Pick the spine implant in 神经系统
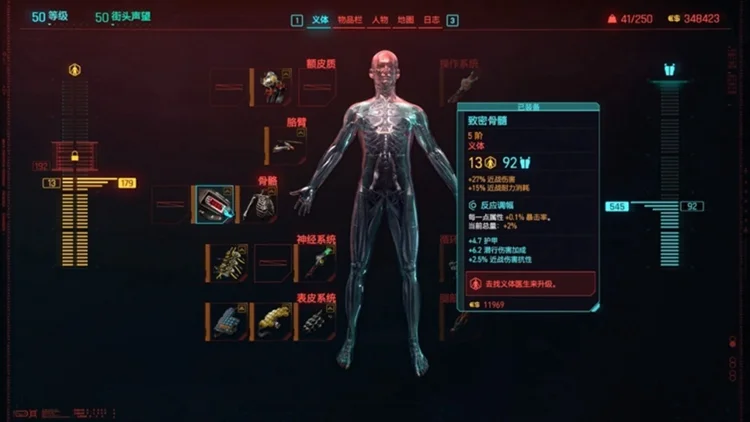The width and height of the screenshot is (750, 422). point(226,263)
